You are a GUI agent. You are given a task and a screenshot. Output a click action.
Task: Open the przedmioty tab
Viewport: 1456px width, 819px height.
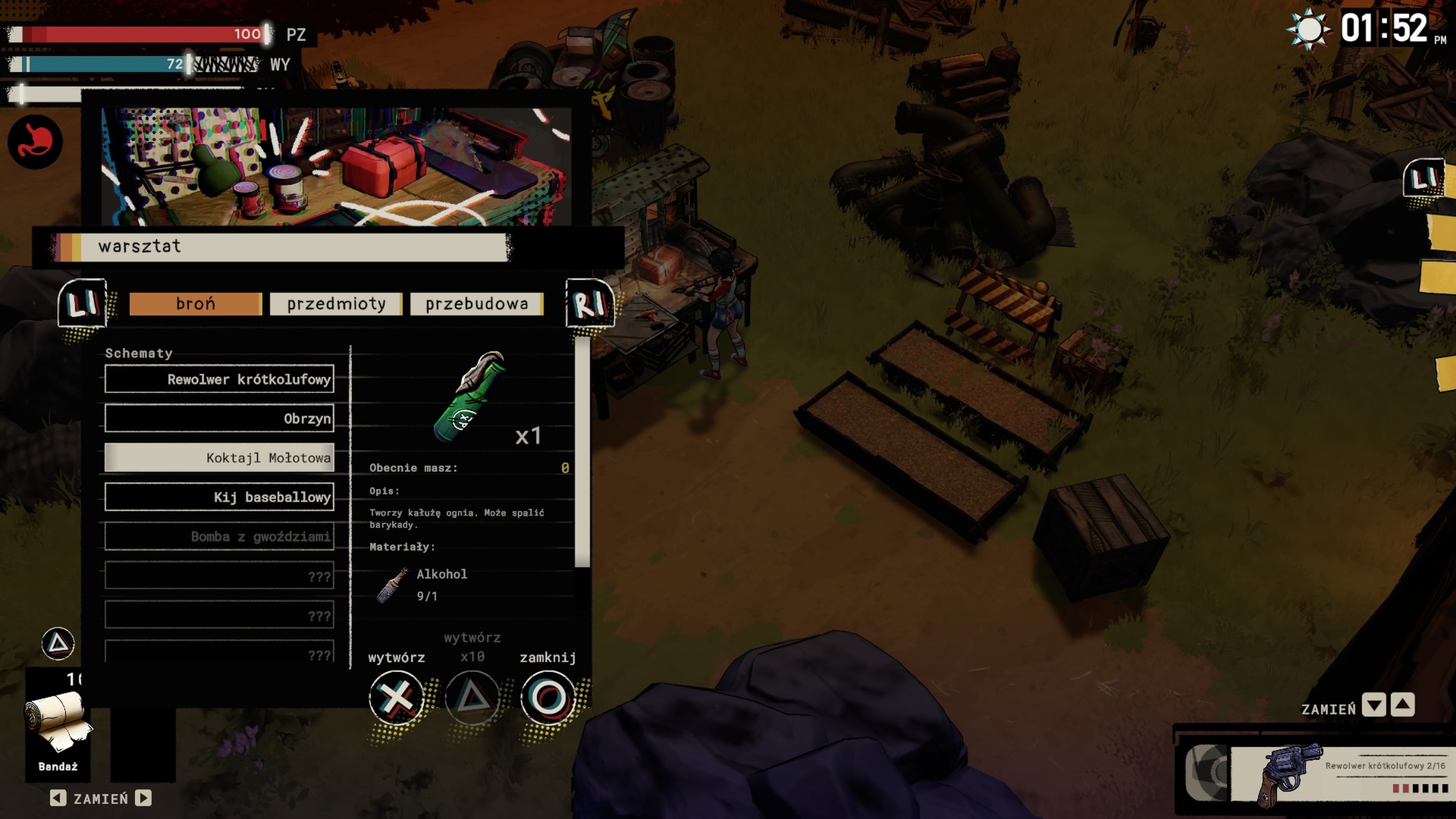(x=336, y=304)
